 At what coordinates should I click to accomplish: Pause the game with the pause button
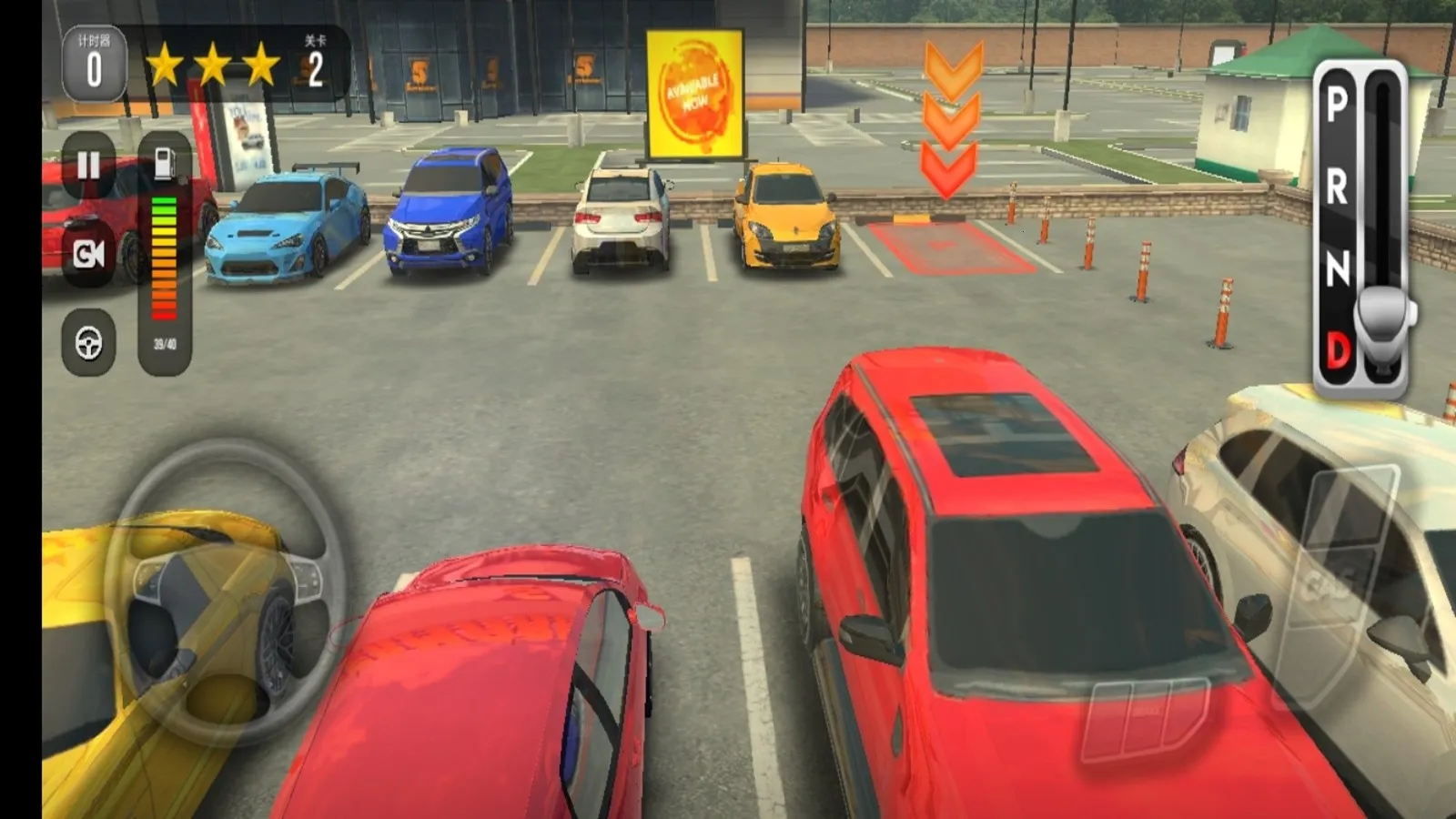(x=88, y=166)
